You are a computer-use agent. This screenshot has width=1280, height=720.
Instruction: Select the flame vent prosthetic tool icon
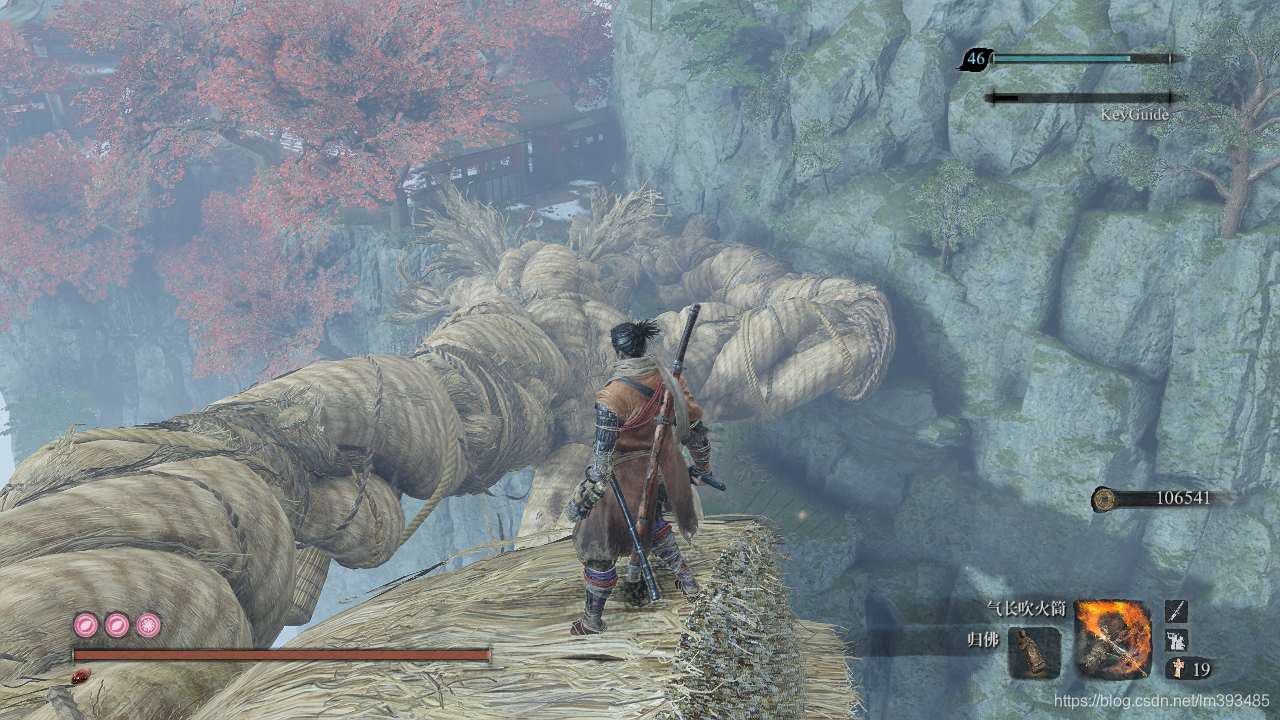point(1113,639)
